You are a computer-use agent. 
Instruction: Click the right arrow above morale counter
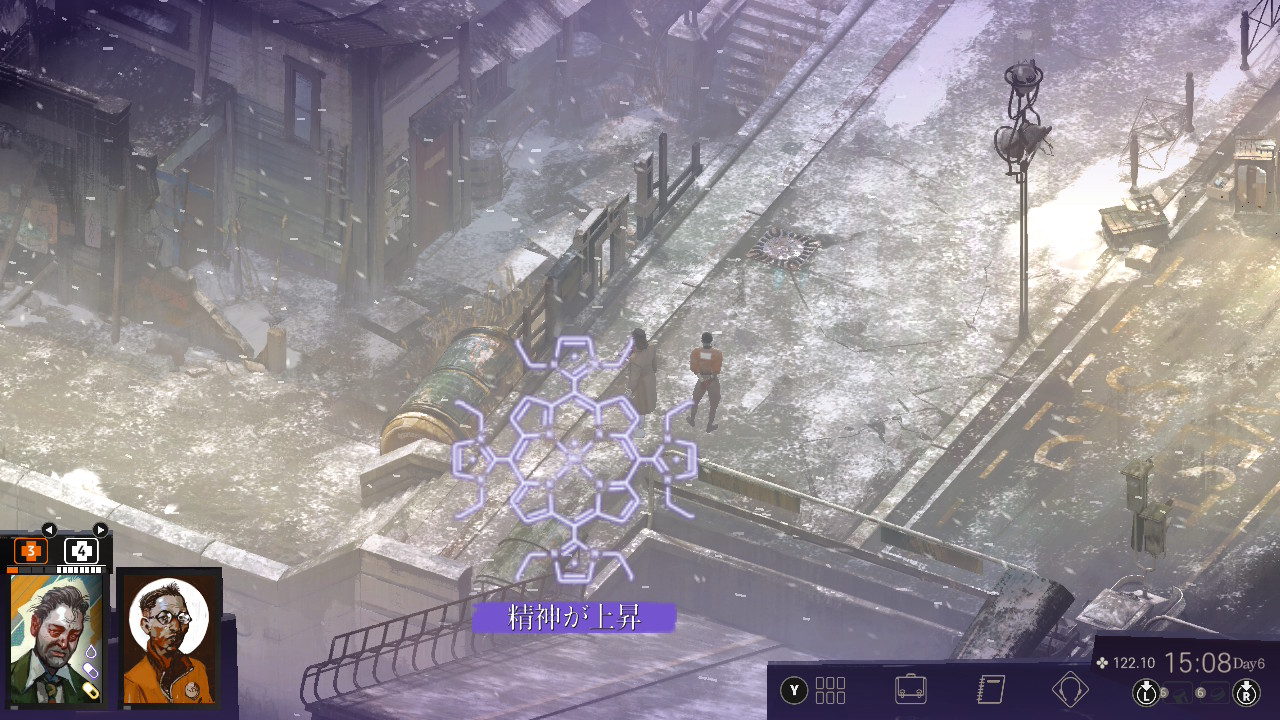coord(100,529)
